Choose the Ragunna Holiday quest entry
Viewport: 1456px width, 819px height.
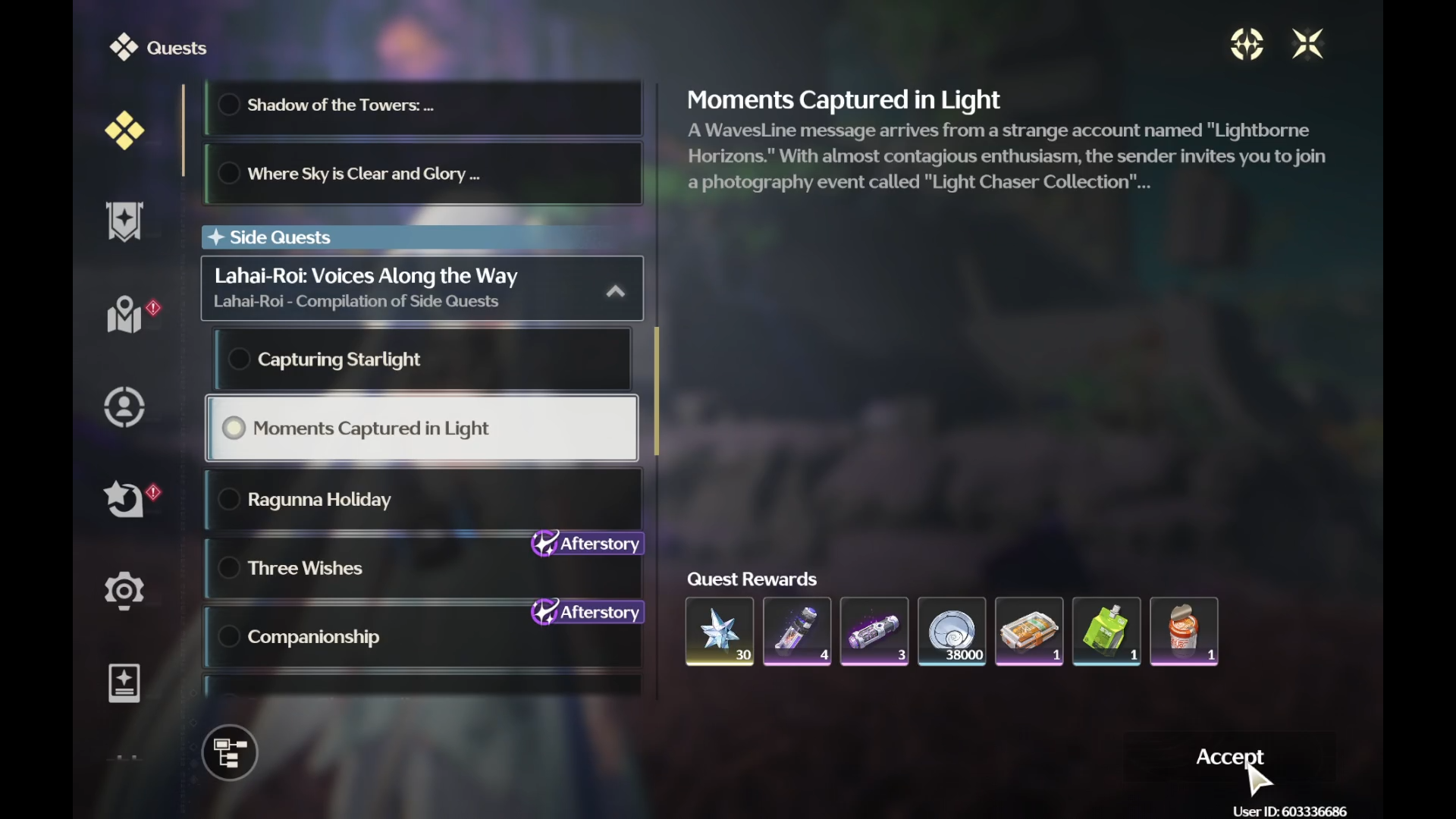[x=422, y=500]
